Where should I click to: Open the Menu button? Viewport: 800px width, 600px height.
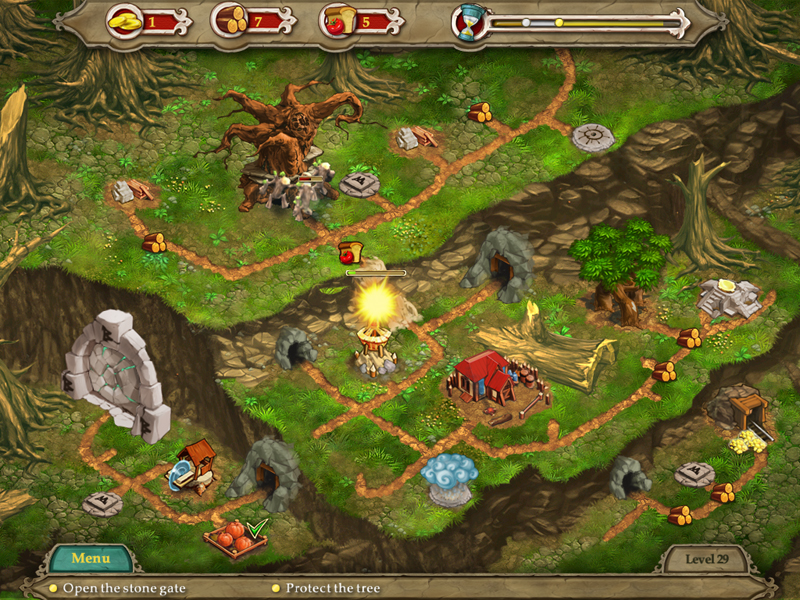(x=91, y=558)
